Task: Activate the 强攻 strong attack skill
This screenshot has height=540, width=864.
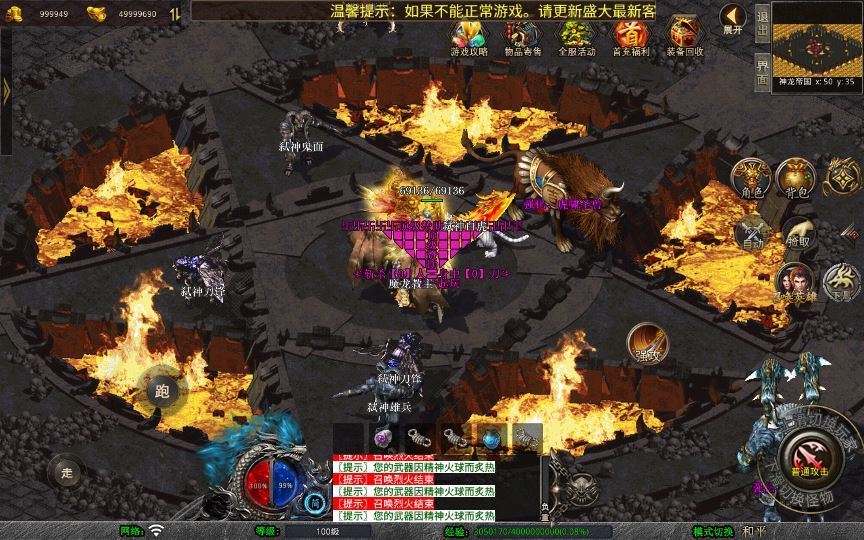Action: click(x=647, y=343)
